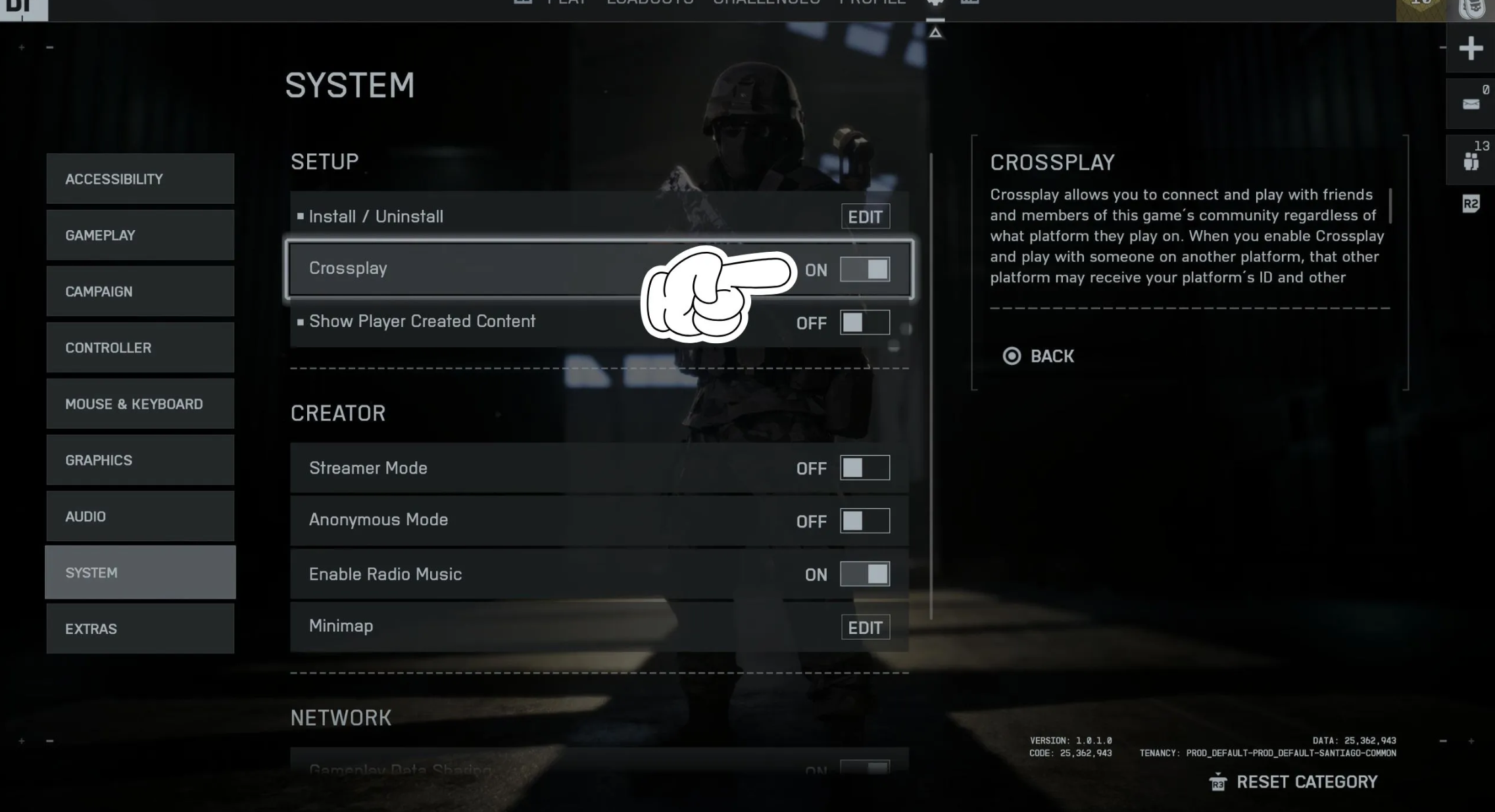Image resolution: width=1495 pixels, height=812 pixels.
Task: Open the mail envelope icon
Action: [1471, 104]
